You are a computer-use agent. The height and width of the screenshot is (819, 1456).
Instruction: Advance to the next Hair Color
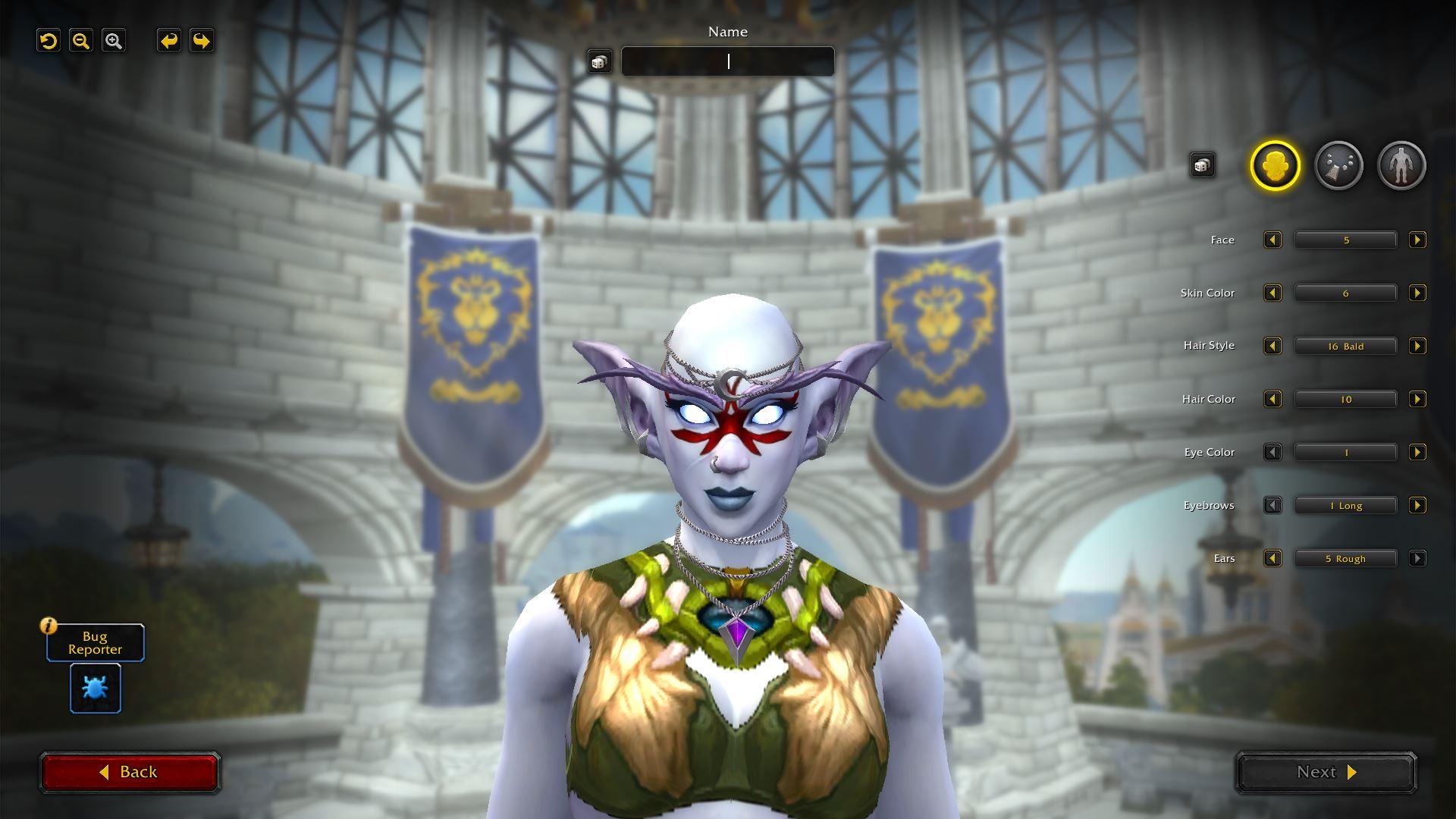click(x=1417, y=400)
